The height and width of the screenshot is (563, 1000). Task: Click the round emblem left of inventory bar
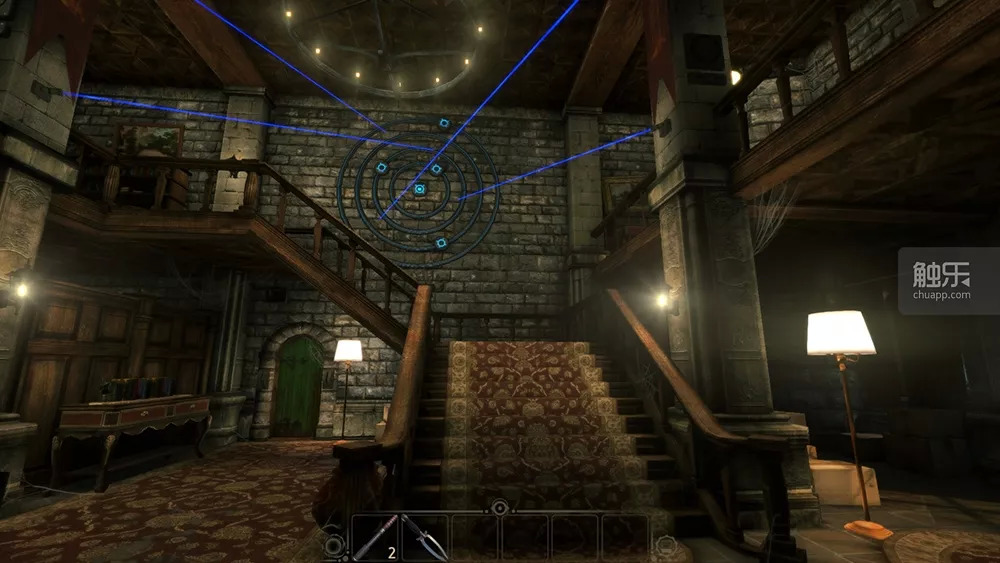[x=335, y=545]
